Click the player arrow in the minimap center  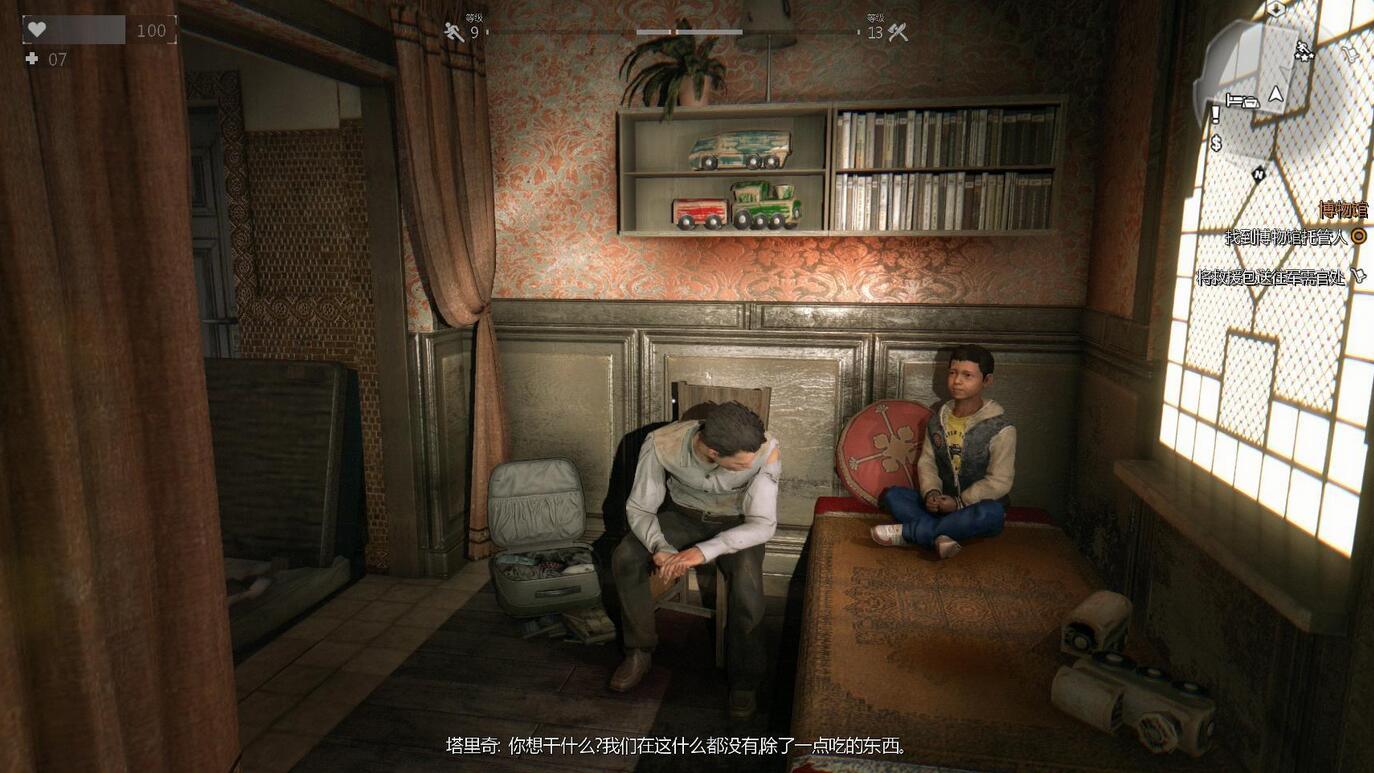click(1276, 95)
